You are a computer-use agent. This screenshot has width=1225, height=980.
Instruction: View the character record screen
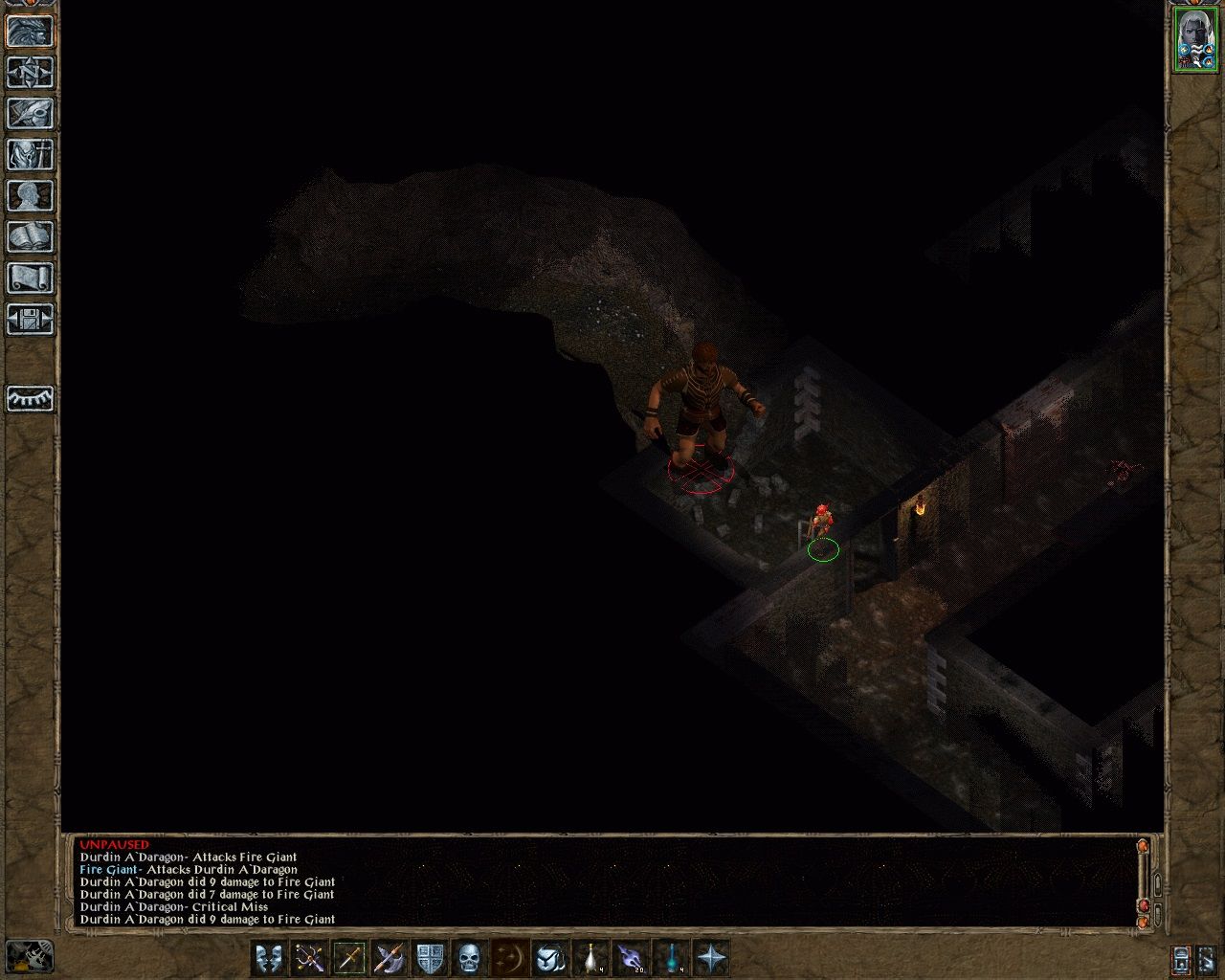pyautogui.click(x=29, y=196)
